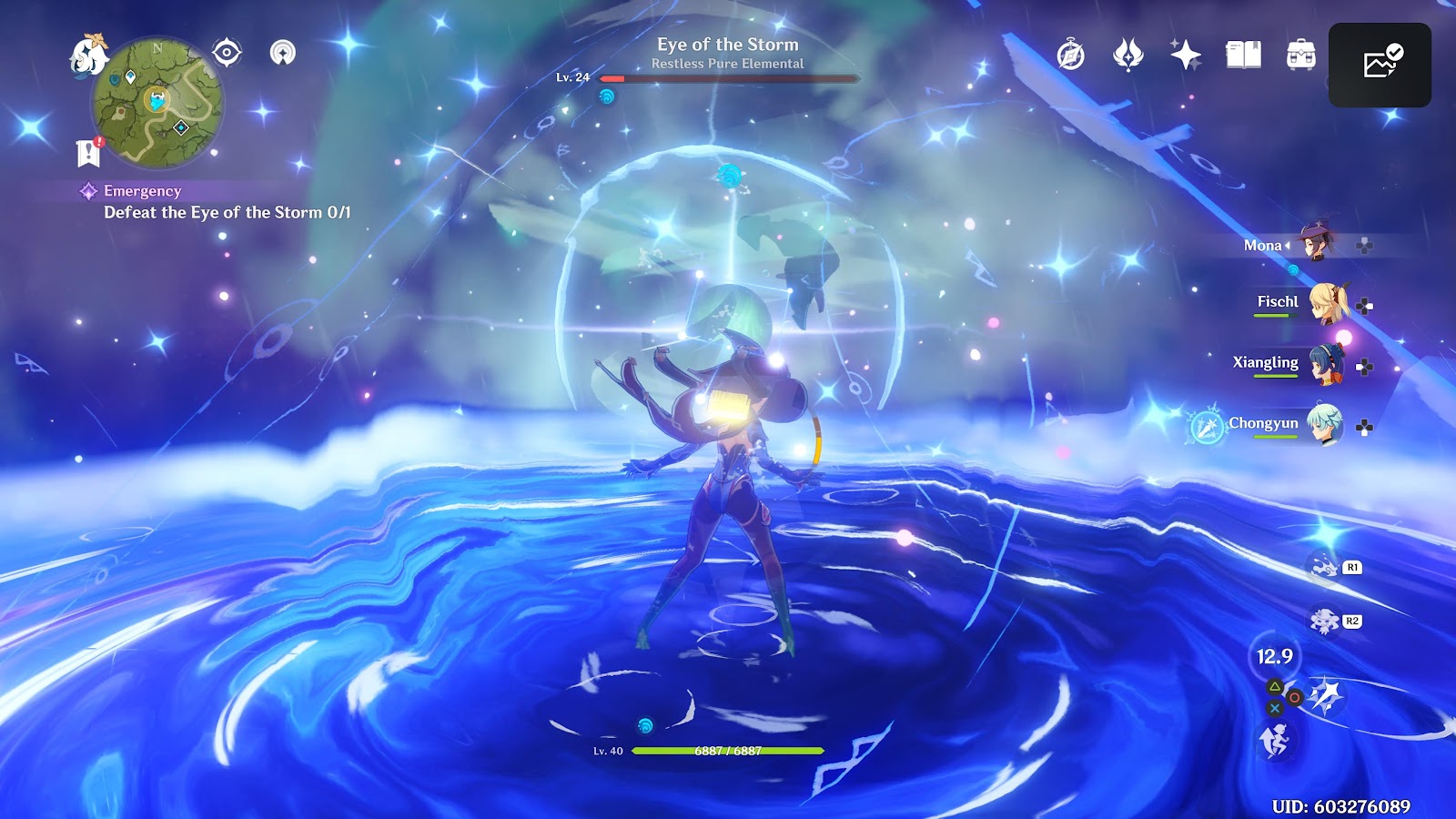The image size is (1456, 819).
Task: Click the eye-shaped icon beside the minimap
Action: pyautogui.click(x=227, y=53)
